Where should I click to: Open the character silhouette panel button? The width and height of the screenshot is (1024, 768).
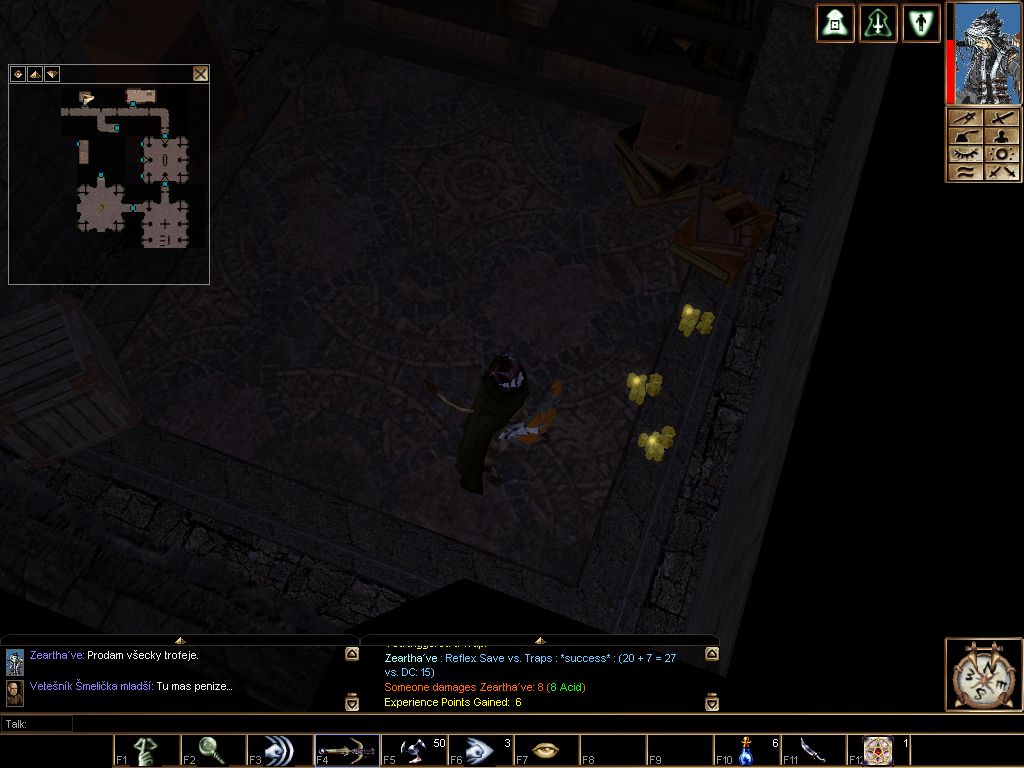tap(1002, 136)
